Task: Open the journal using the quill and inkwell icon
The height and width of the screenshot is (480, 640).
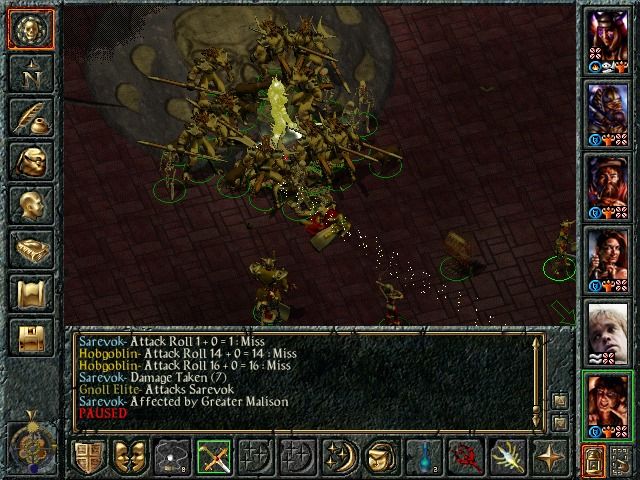Action: point(31,117)
